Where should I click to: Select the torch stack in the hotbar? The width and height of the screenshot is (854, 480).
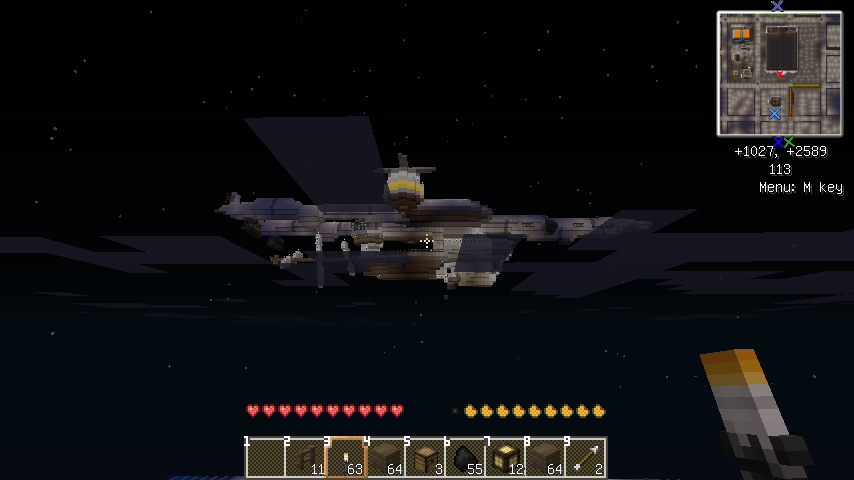(345, 458)
